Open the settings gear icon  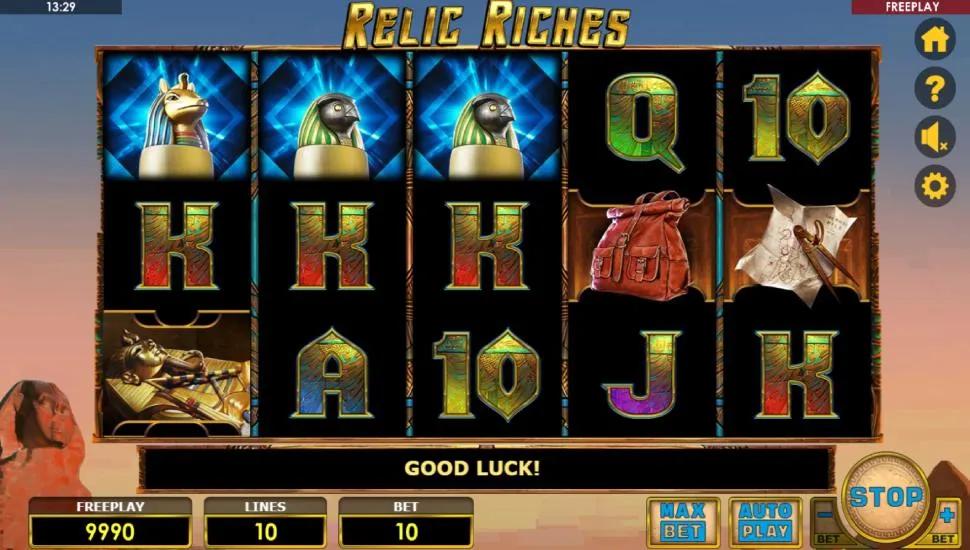point(935,186)
